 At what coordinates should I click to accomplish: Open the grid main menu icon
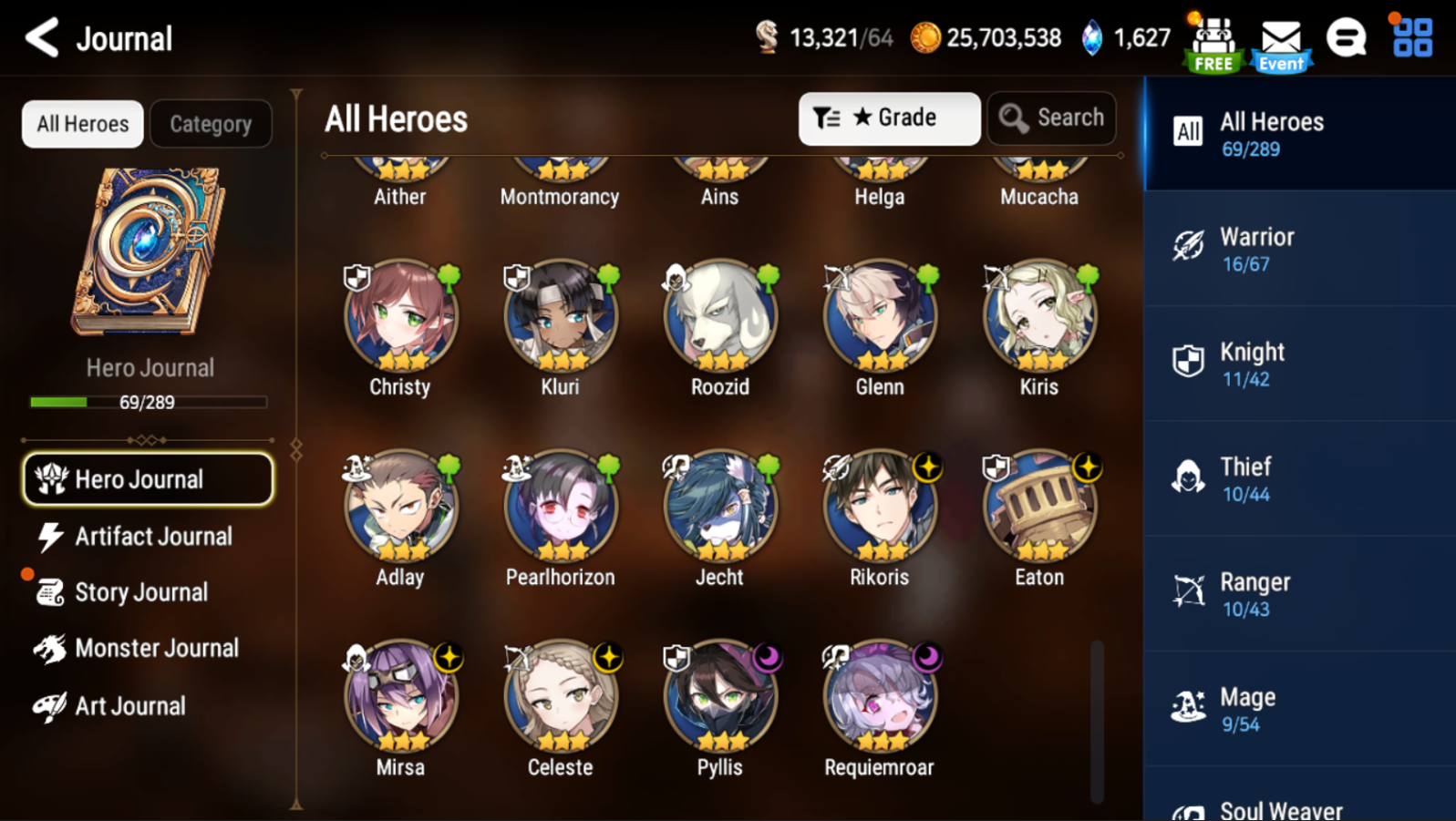1412,38
